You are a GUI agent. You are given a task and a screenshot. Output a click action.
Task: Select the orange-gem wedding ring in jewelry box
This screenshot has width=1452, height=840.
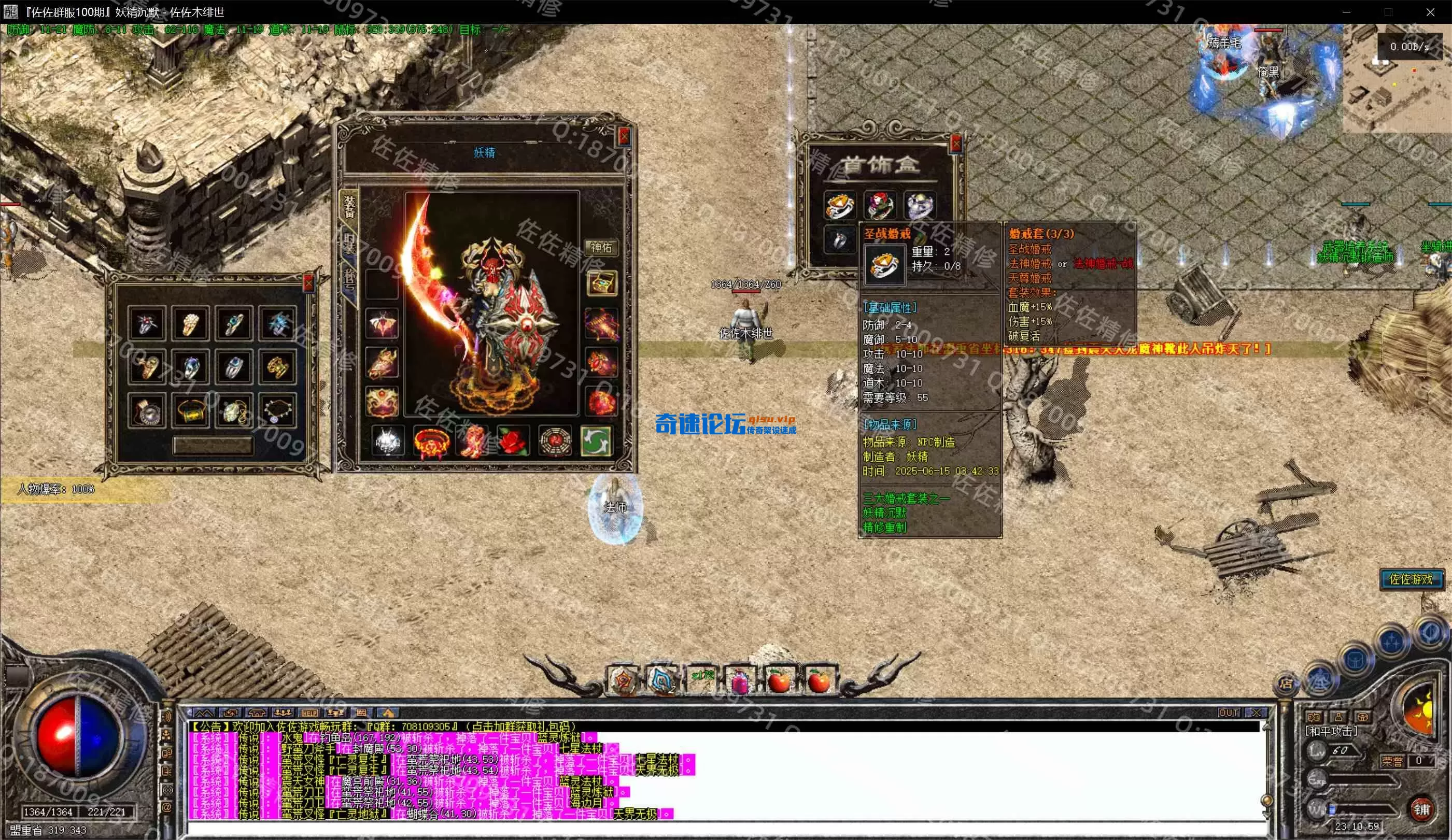click(x=839, y=206)
